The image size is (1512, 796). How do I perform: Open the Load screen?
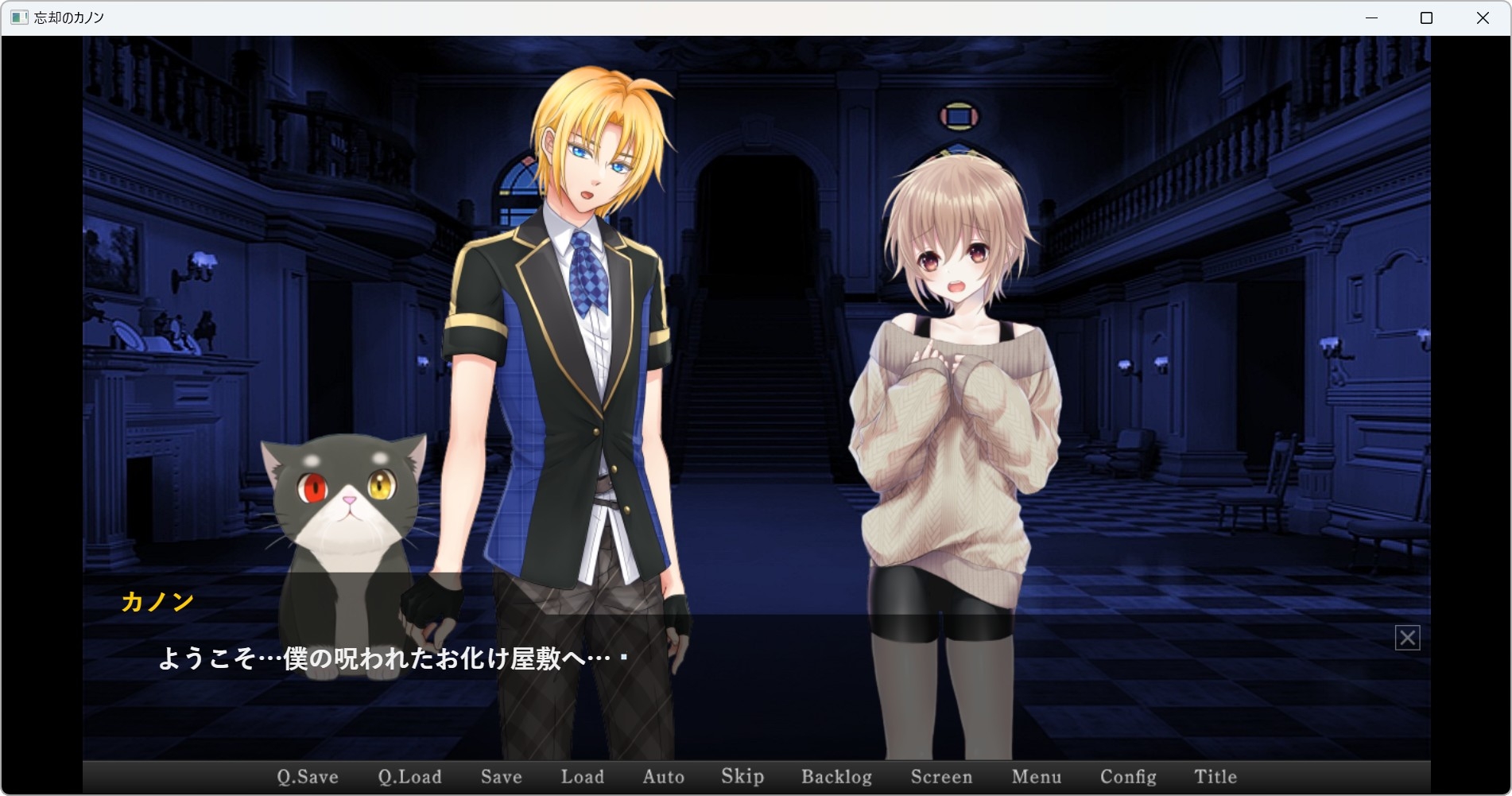point(582,777)
